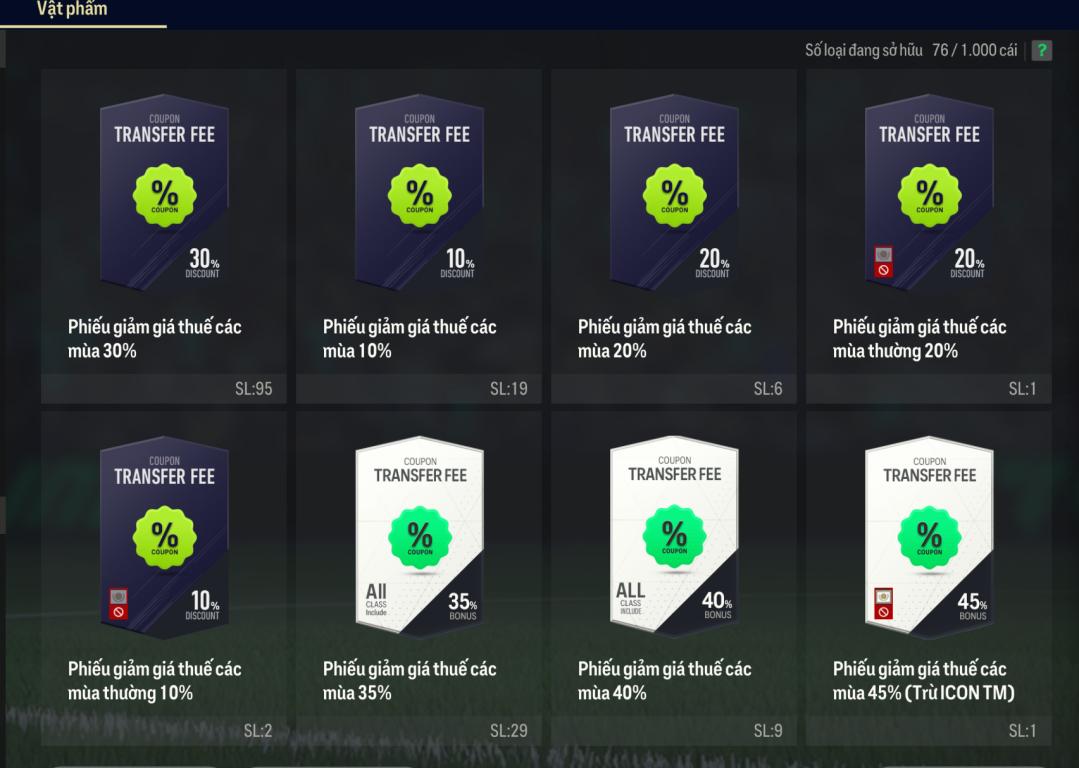This screenshot has height=768, width=1079.
Task: Select the 30% transfer fee coupon
Action: [164, 236]
